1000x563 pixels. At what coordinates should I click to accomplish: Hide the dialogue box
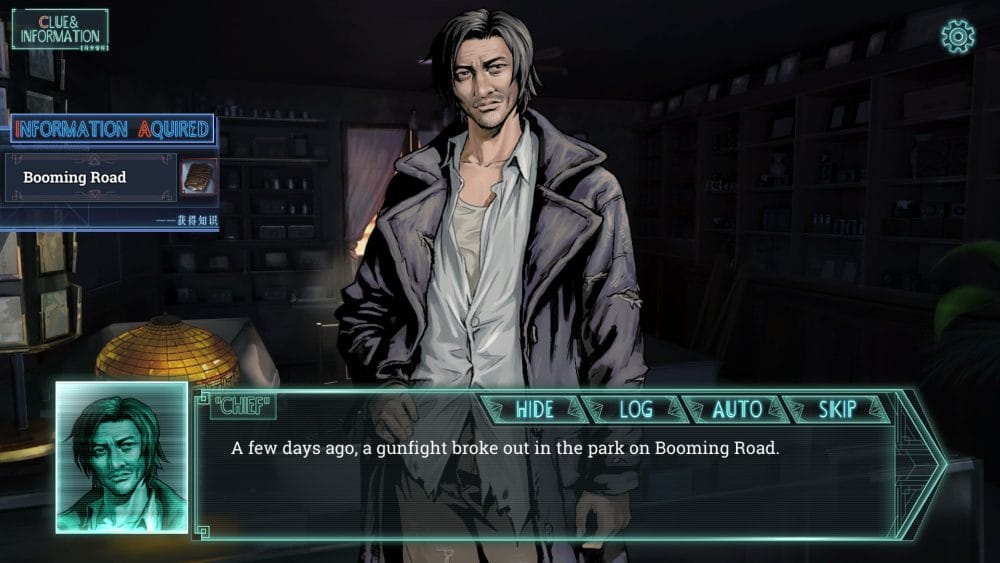coord(534,409)
